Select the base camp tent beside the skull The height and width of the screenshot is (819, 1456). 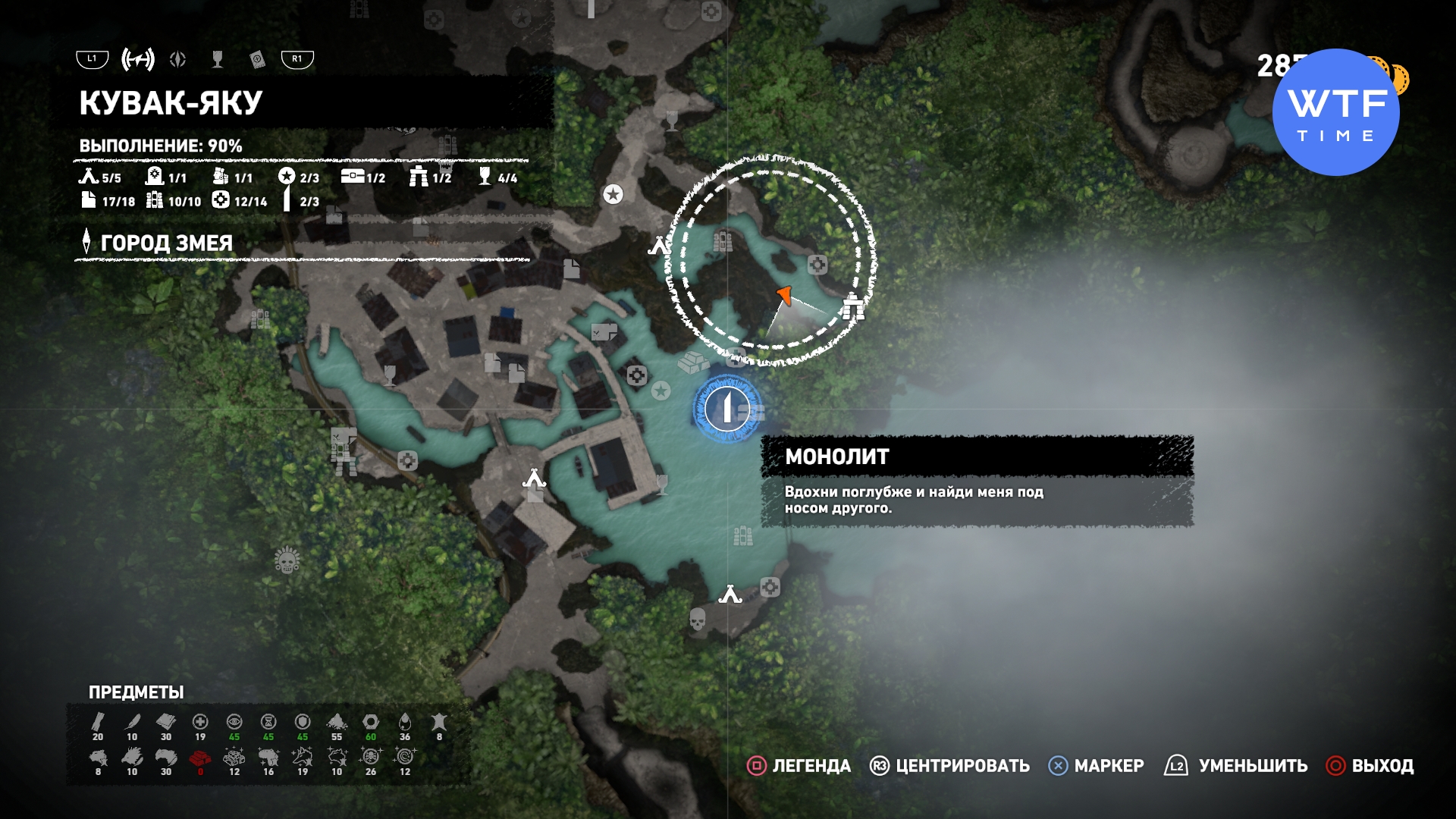(730, 595)
